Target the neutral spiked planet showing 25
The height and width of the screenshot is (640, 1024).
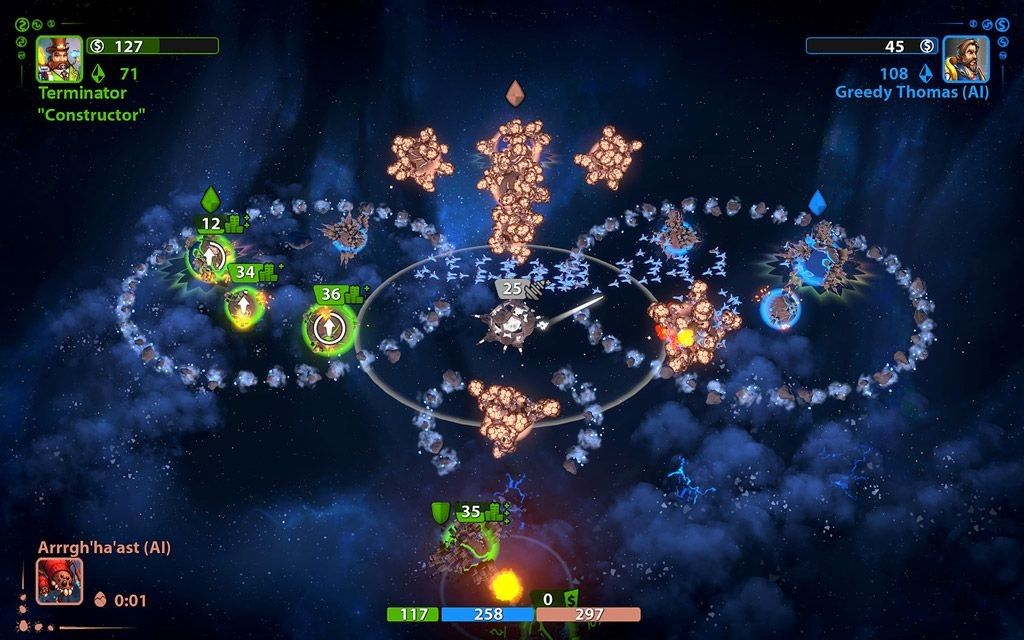[510, 324]
